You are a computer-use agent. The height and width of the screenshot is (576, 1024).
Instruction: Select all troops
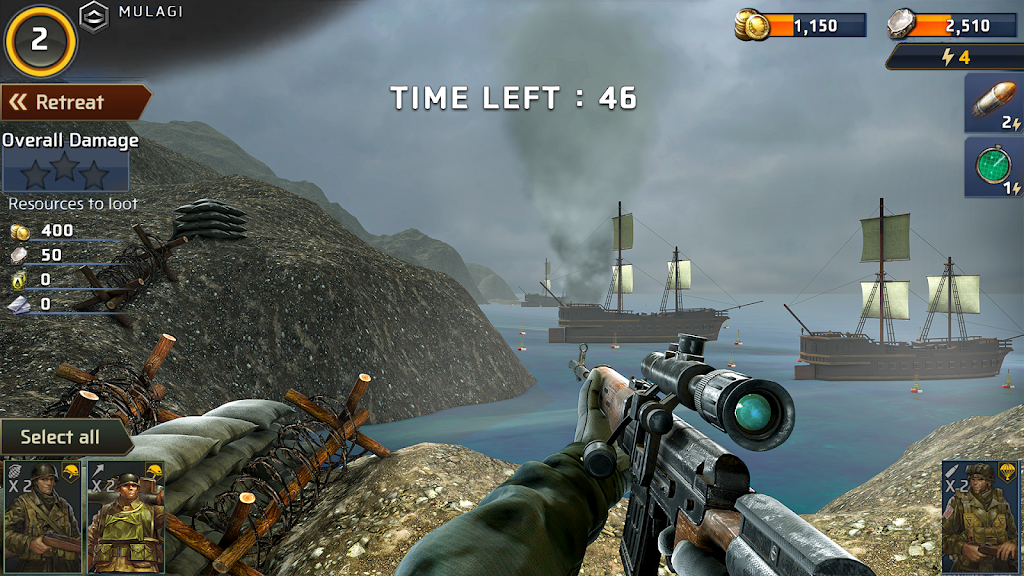(x=63, y=437)
